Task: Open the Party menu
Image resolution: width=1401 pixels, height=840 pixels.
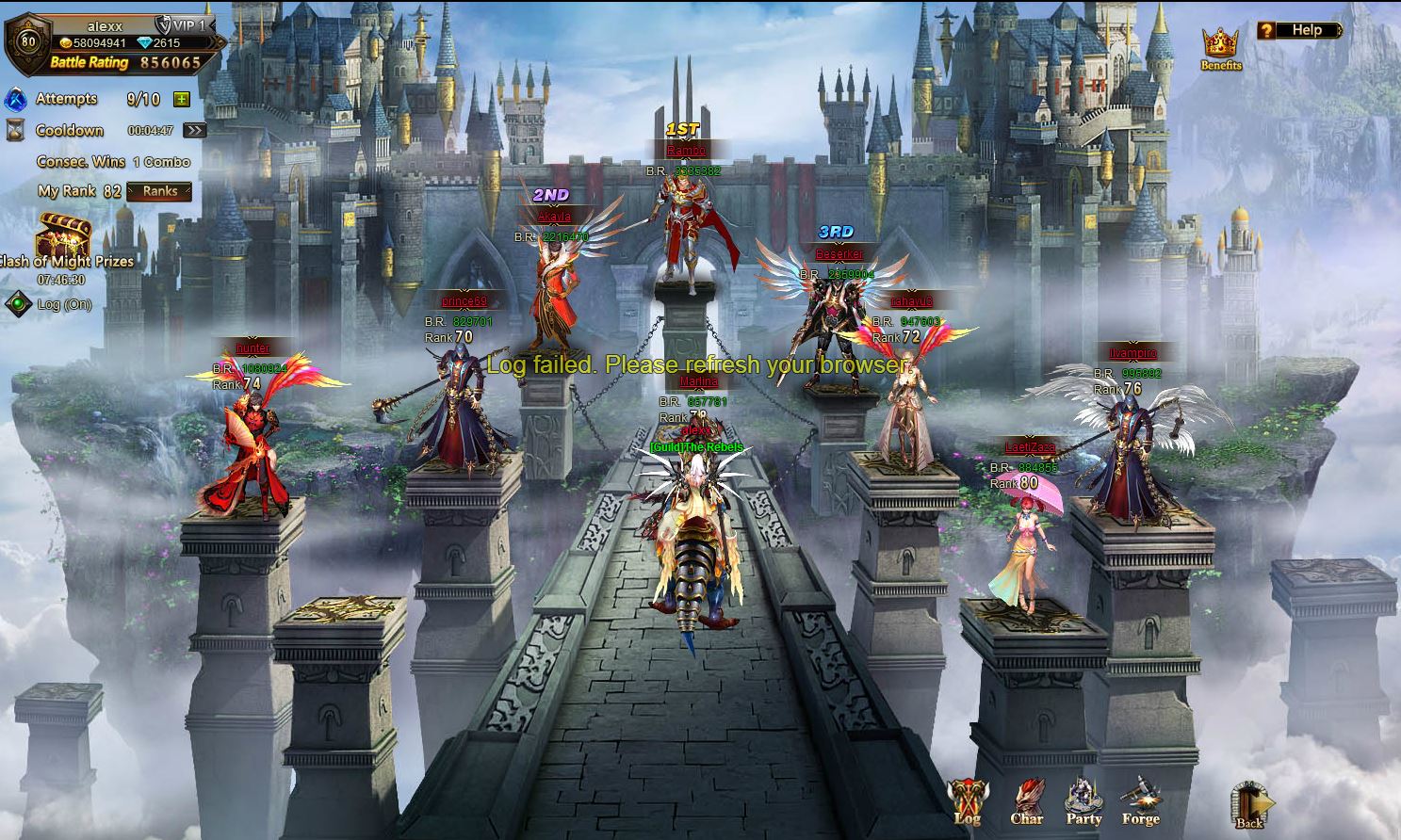Action: pyautogui.click(x=1083, y=802)
